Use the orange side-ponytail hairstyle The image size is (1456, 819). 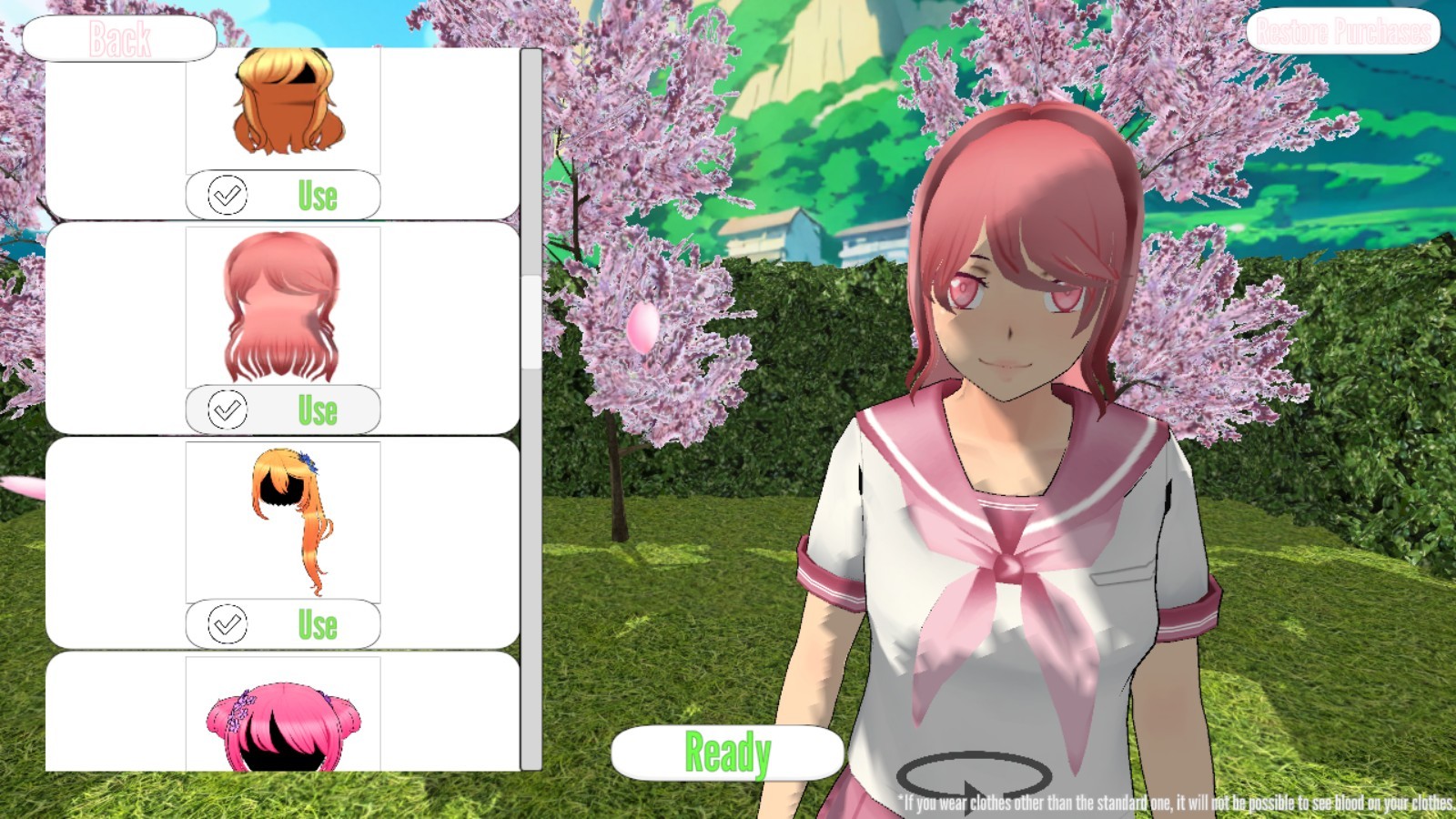coord(283,624)
